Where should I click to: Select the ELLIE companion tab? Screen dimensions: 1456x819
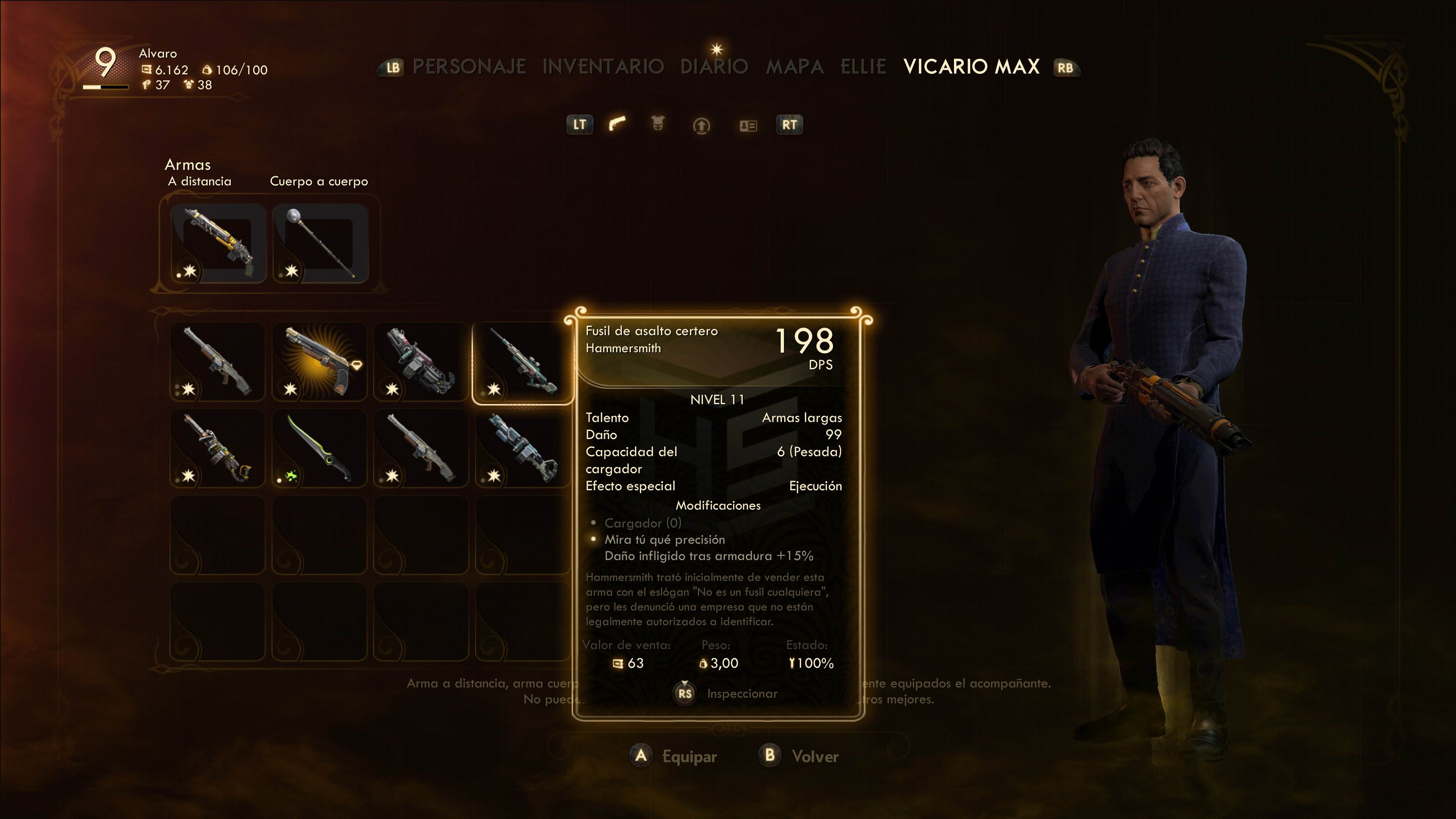tap(863, 67)
